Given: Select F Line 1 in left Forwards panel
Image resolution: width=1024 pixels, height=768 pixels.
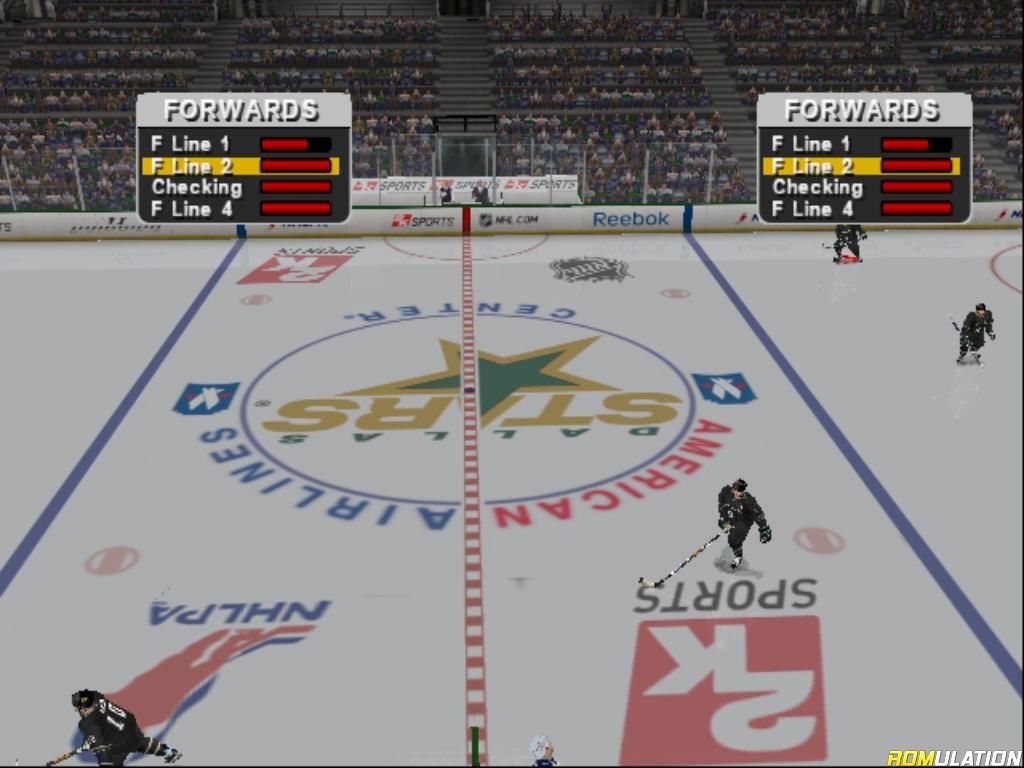Looking at the screenshot, I should (191, 144).
